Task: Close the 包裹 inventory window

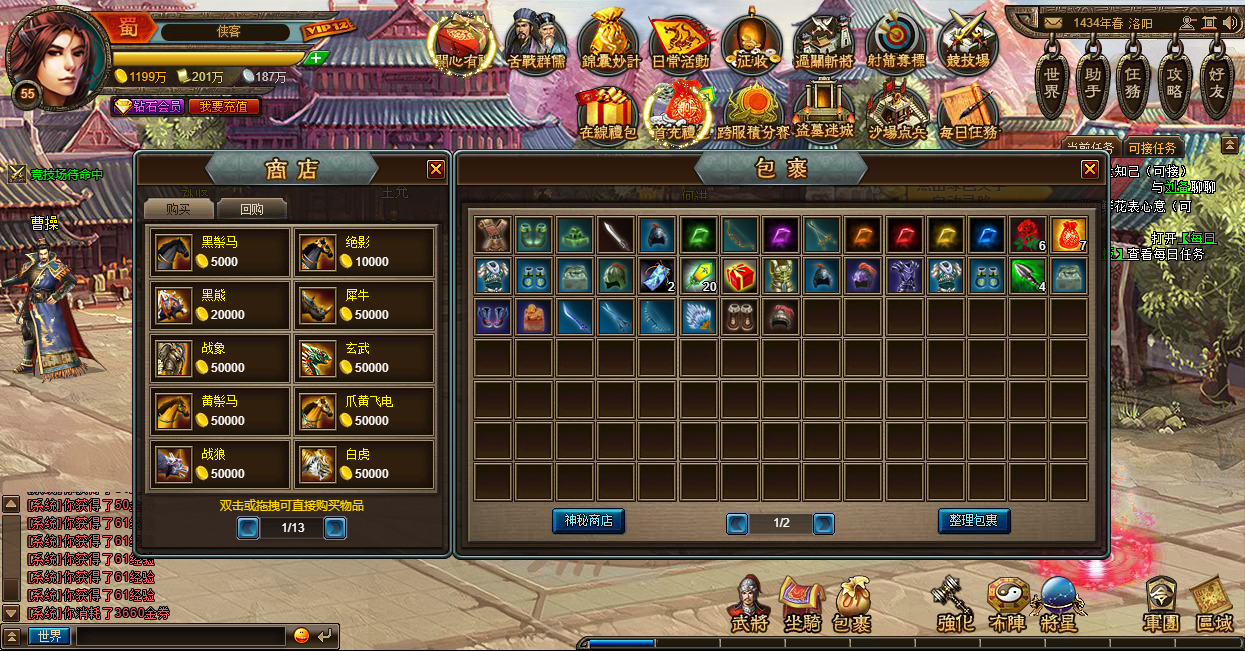Action: click(x=1090, y=170)
